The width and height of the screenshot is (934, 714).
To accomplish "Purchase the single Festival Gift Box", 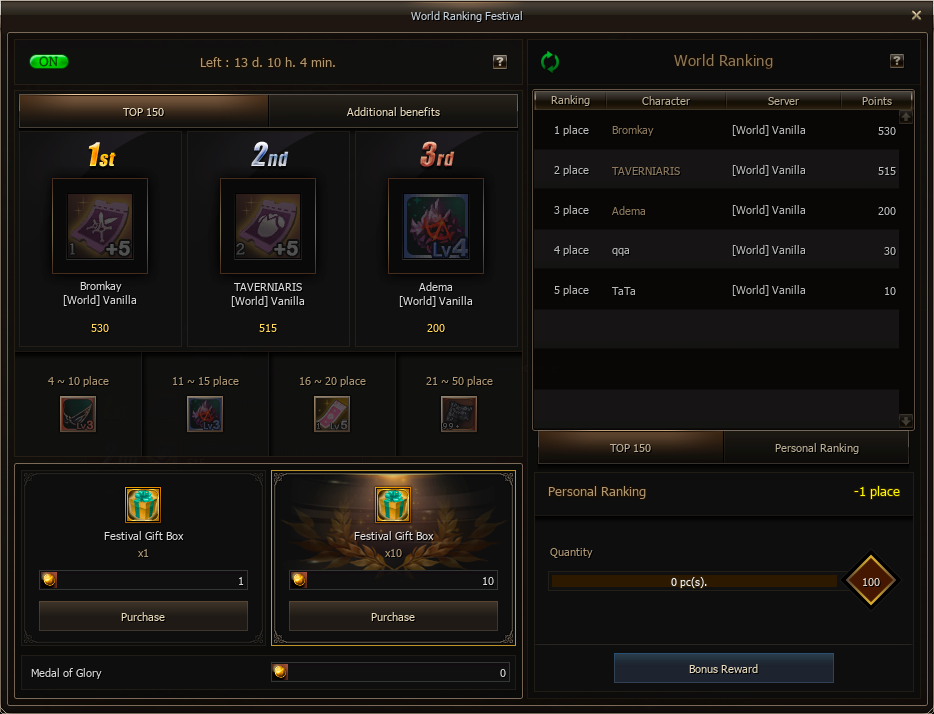I will click(x=143, y=616).
